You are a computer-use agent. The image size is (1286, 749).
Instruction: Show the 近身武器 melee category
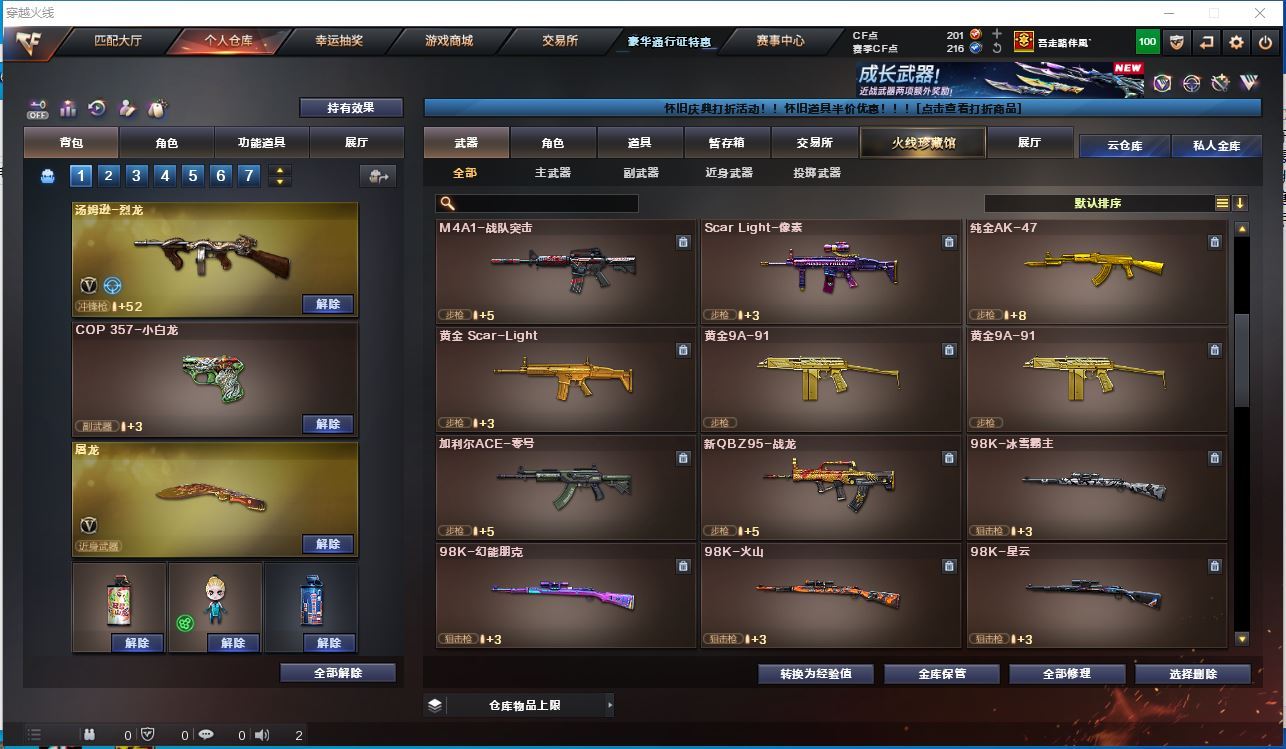click(x=728, y=173)
